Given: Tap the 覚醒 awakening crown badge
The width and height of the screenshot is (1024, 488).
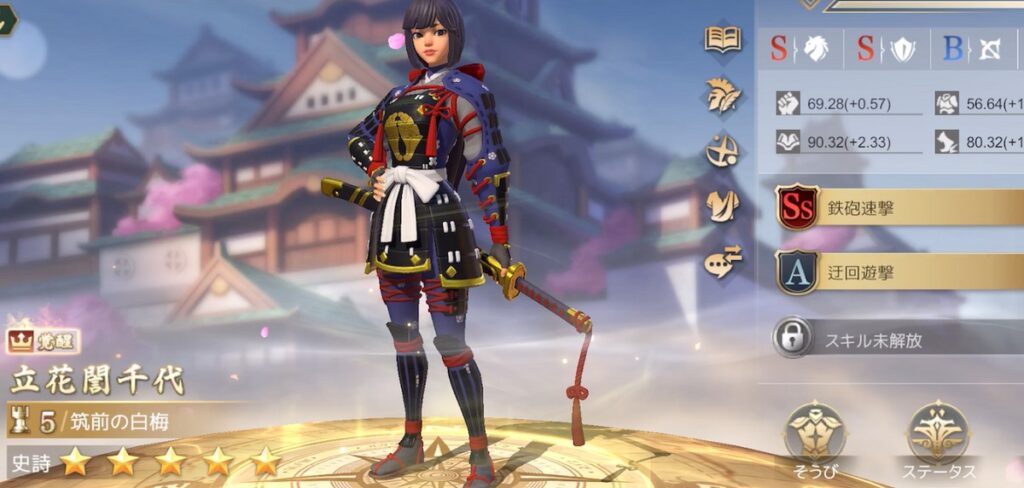Looking at the screenshot, I should pos(35,342).
